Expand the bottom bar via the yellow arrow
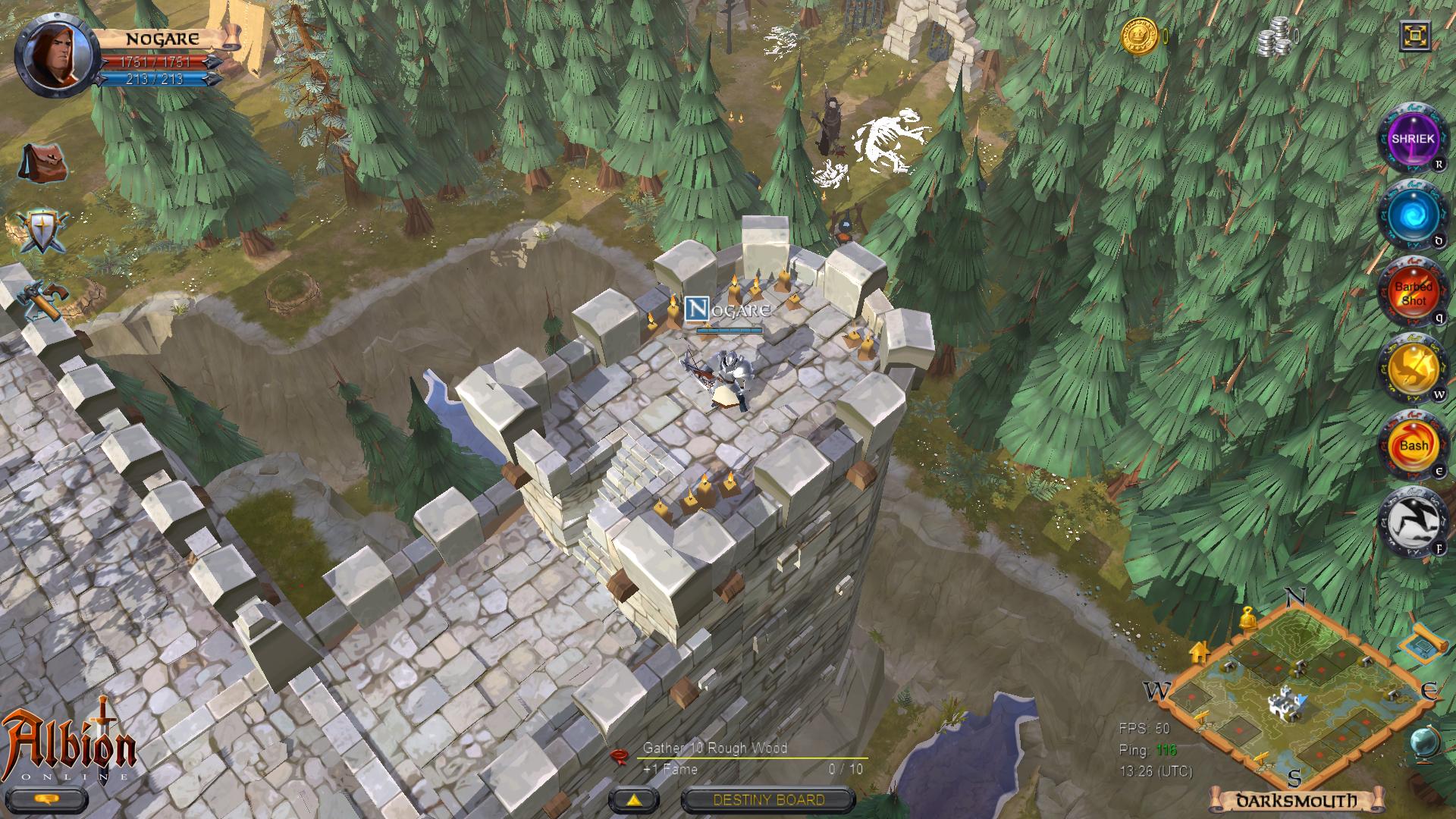 click(632, 798)
